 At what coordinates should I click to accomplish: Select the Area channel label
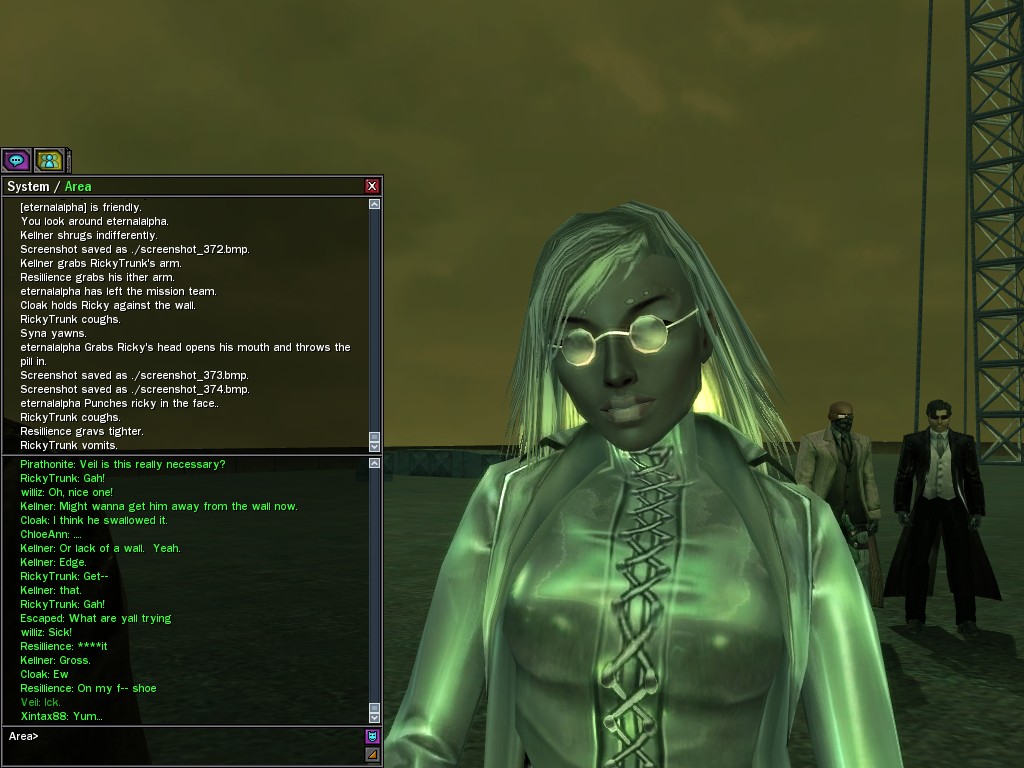[x=78, y=187]
